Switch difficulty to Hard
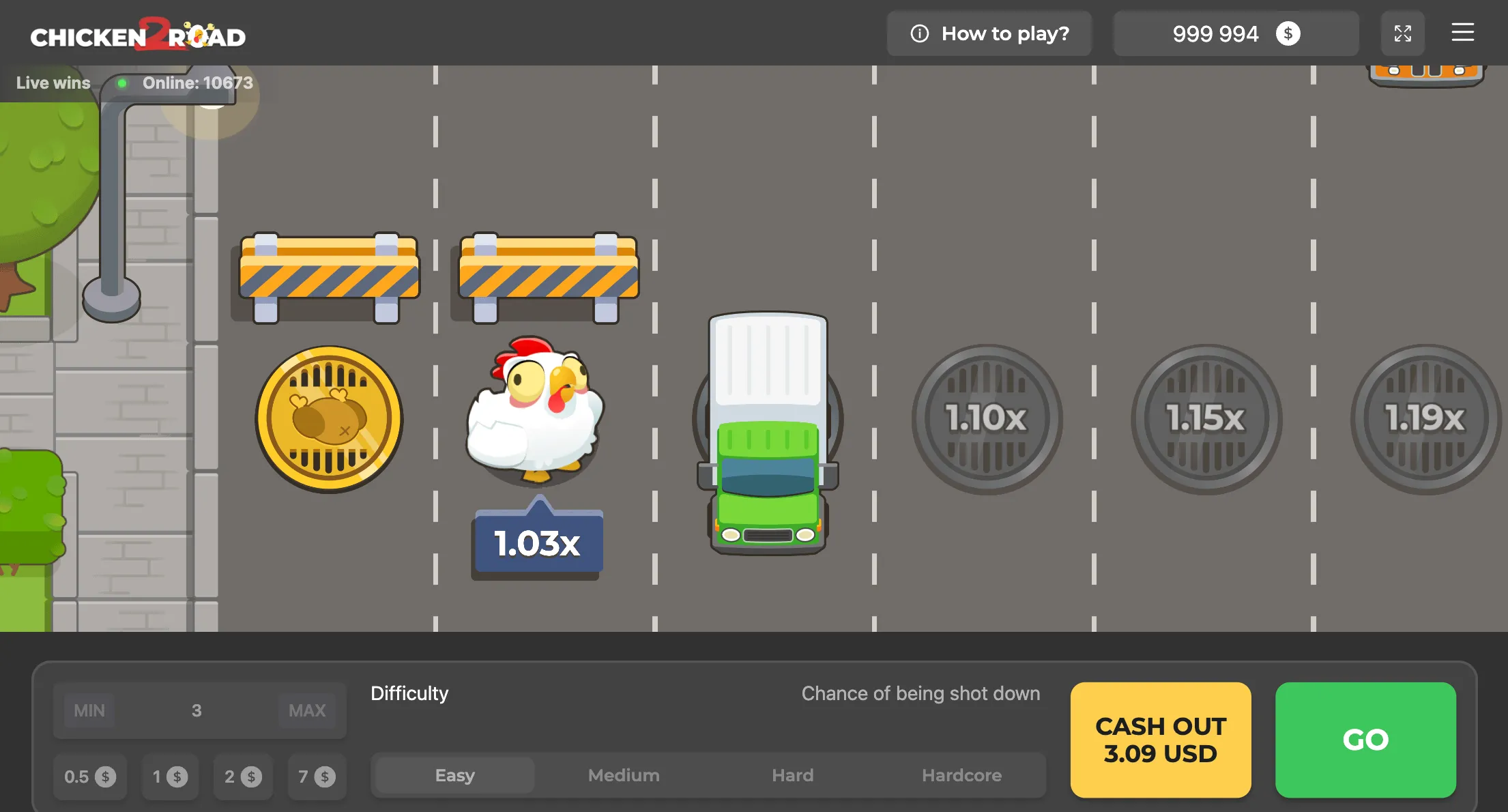Viewport: 1508px width, 812px height. coord(792,775)
